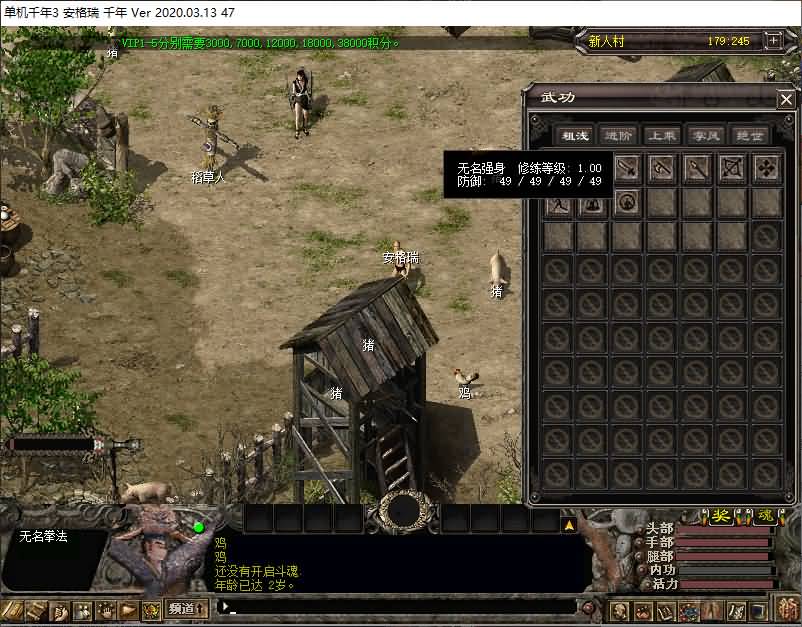Switch to the 粗浅 skill tab

[x=574, y=136]
